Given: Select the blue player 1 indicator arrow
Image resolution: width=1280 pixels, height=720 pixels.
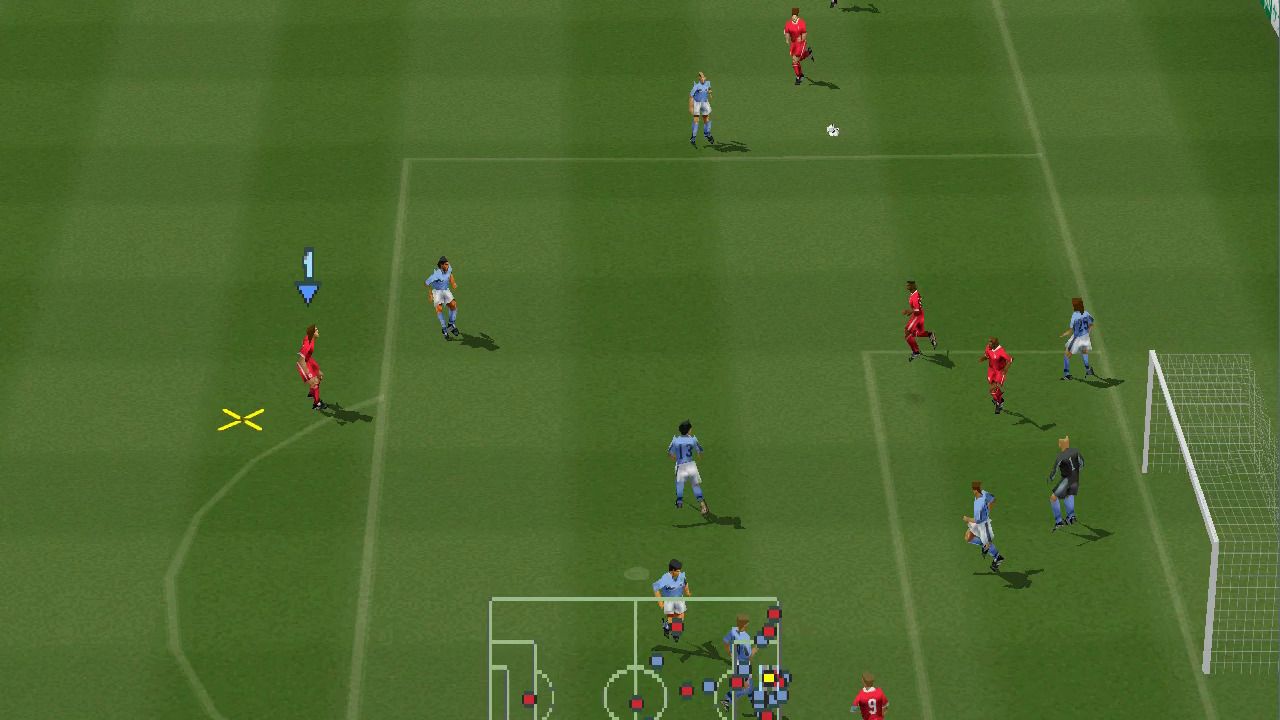Looking at the screenshot, I should (308, 277).
